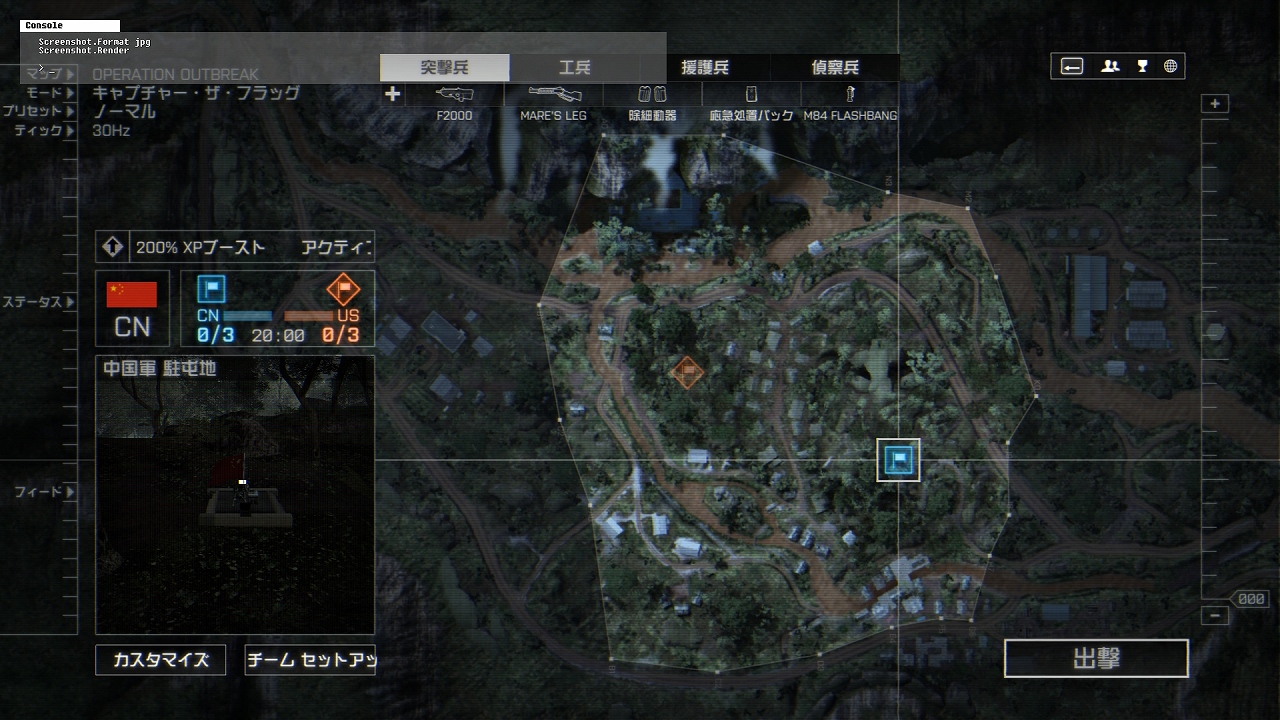Click the back arrow icon in top-right panel
Image resolution: width=1280 pixels, height=720 pixels.
coord(1072,67)
